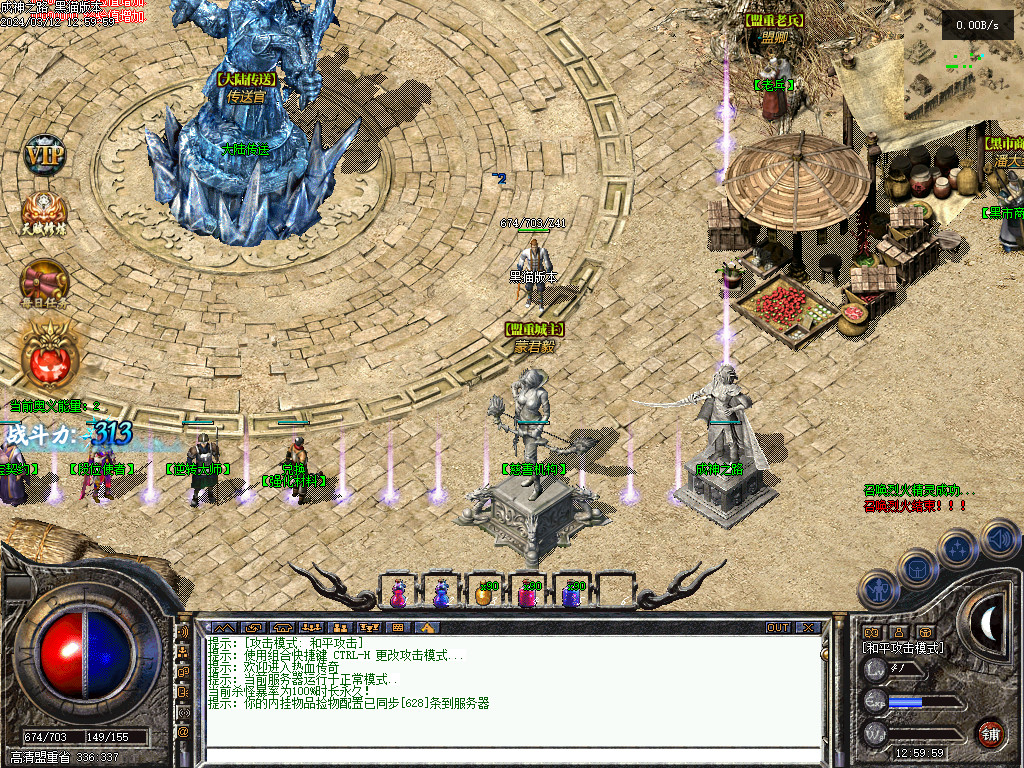Click the @ icon beside the chat
1024x768 pixels.
tap(183, 731)
